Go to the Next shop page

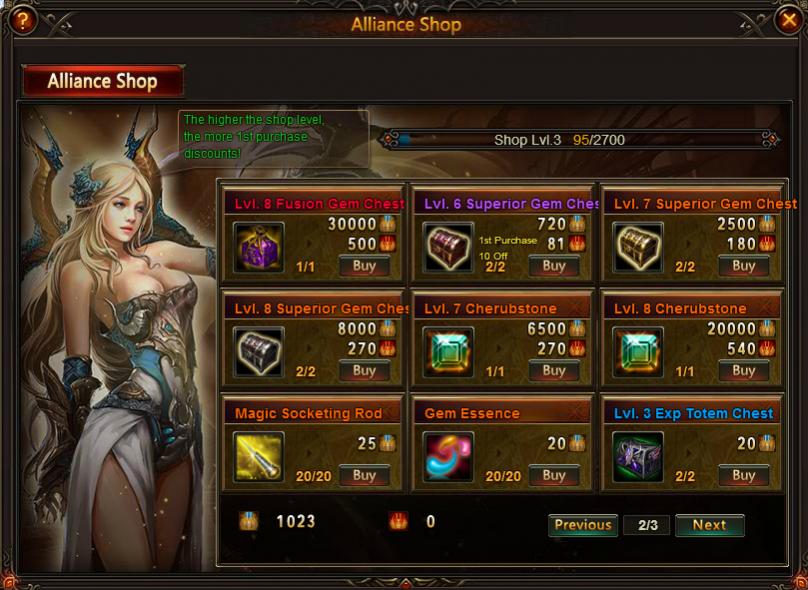709,525
